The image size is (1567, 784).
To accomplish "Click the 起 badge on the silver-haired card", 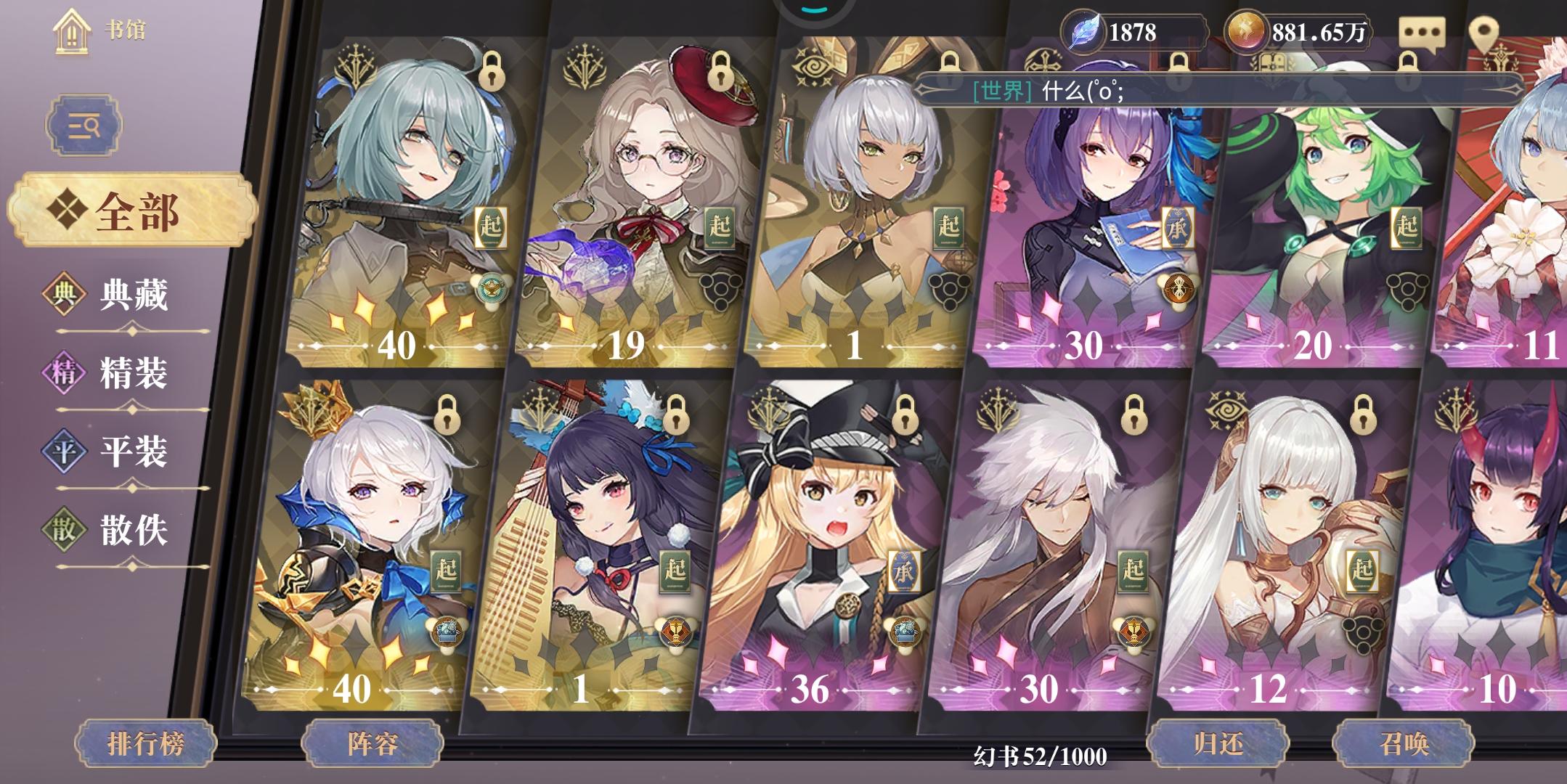I will click(950, 226).
